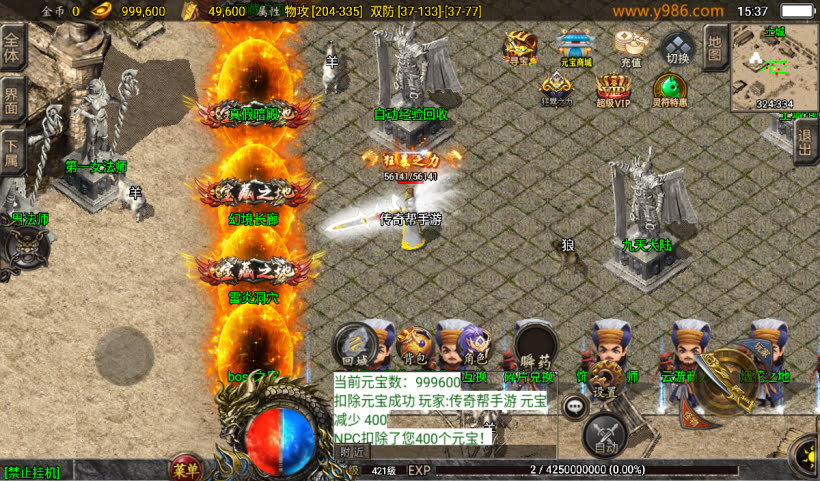820x481 pixels.
Task: Open the 元宝商城 ingot shop
Action: point(574,47)
